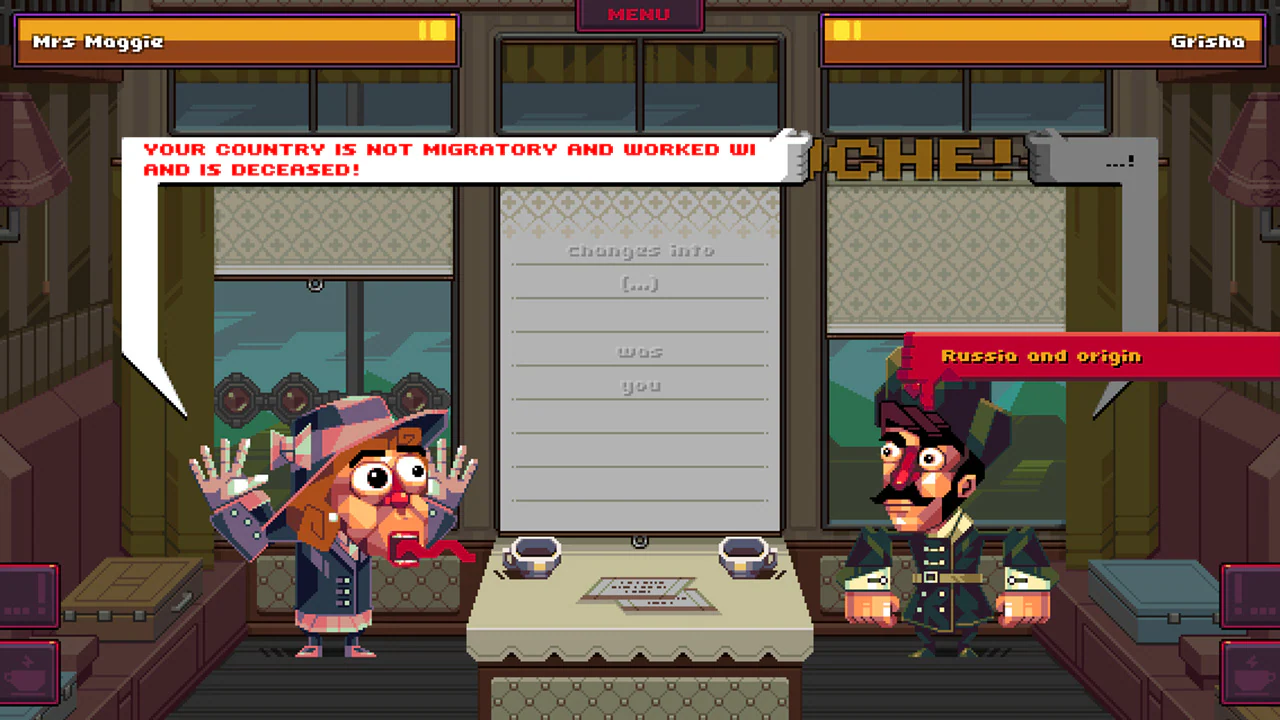Screen dimensions: 1280x720
Task: Click the teacup on the right of the table
Action: (745, 557)
